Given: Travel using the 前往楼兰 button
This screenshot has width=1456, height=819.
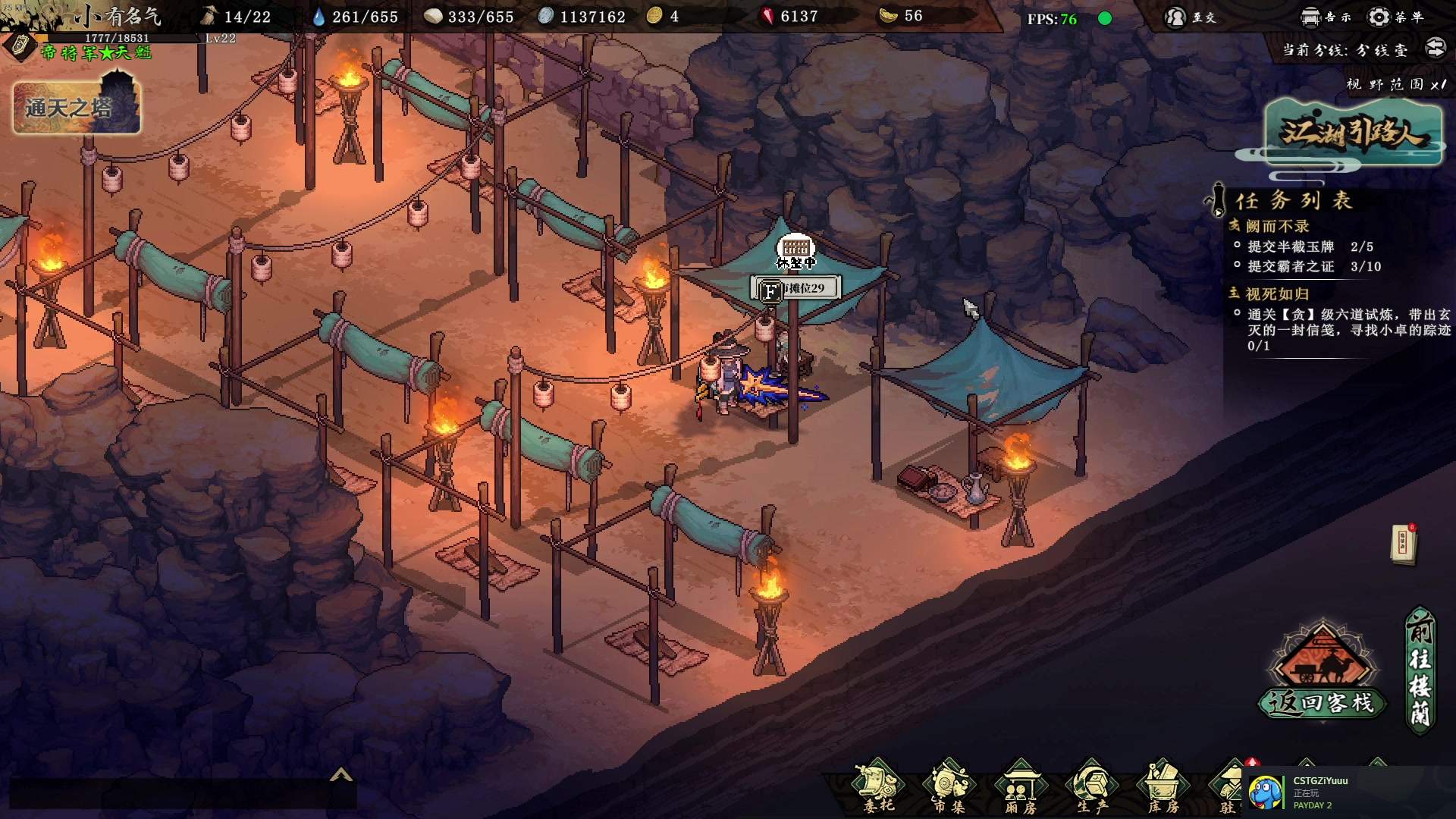Looking at the screenshot, I should (1420, 670).
